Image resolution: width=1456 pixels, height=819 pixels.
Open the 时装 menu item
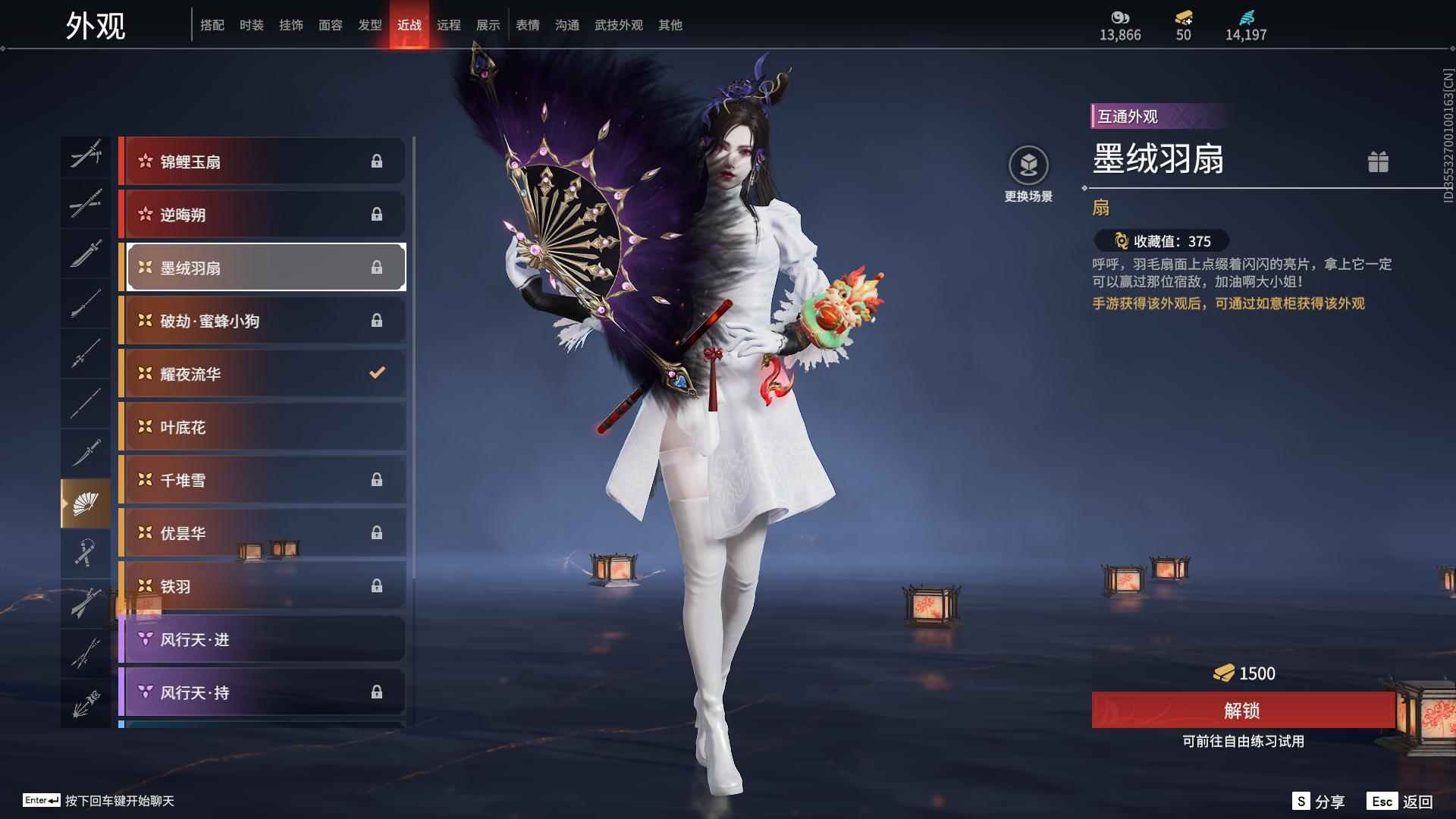pyautogui.click(x=252, y=24)
